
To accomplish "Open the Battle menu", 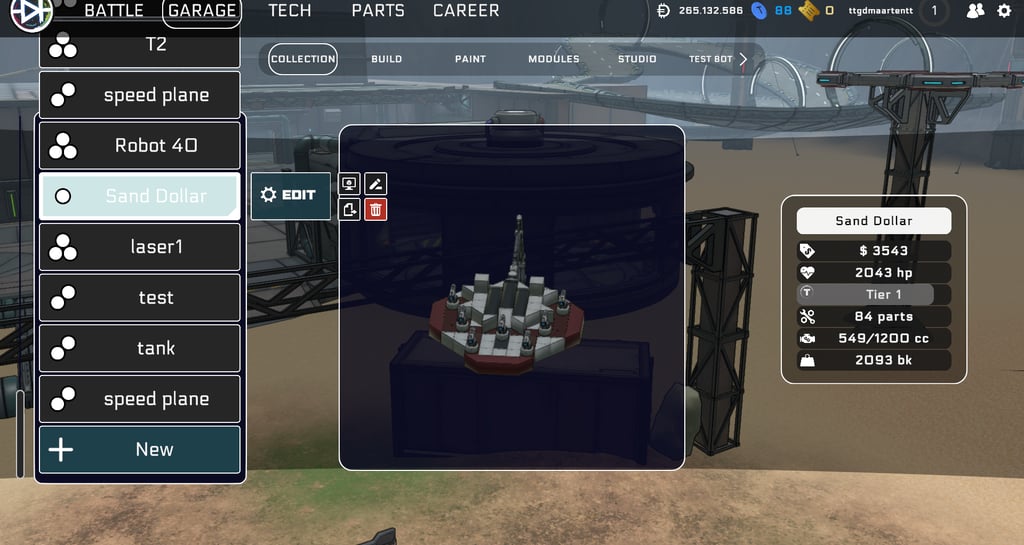I will pos(120,11).
